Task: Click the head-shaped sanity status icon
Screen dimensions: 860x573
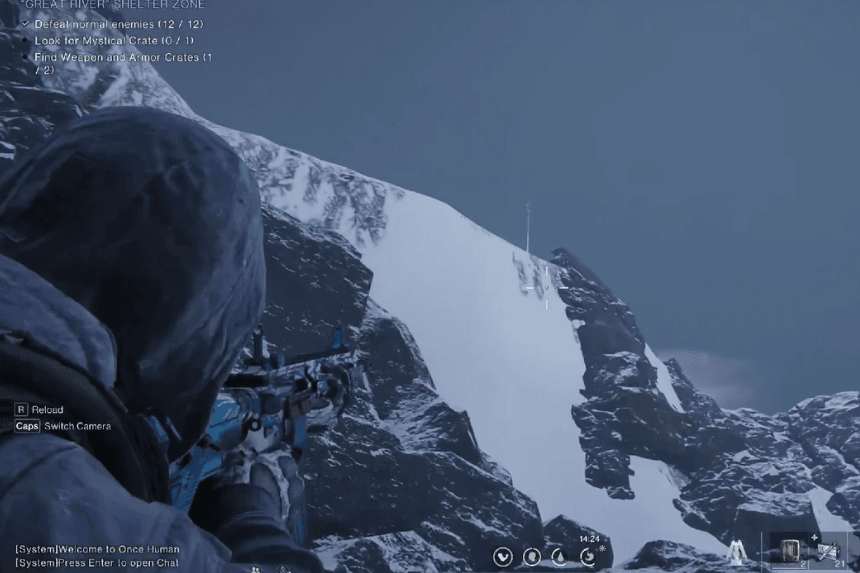Action: pyautogui.click(x=532, y=557)
